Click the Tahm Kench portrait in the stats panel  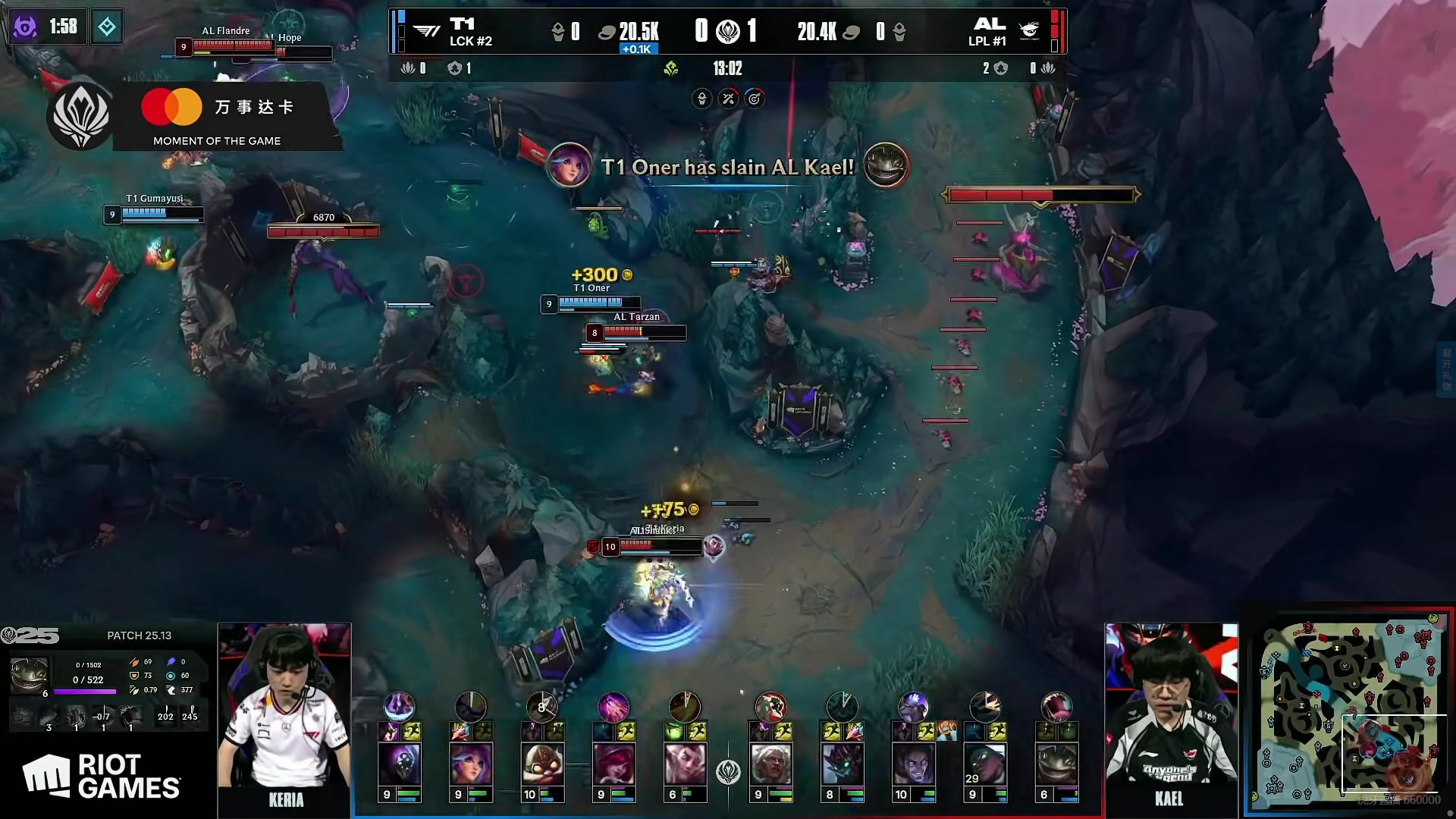[30, 673]
